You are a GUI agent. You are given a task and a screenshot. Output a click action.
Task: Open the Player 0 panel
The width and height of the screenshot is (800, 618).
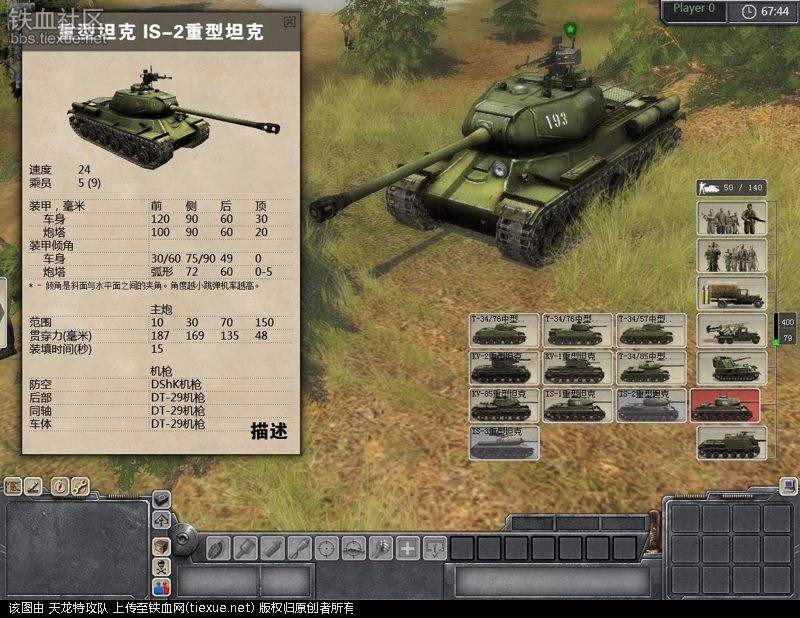[x=696, y=9]
